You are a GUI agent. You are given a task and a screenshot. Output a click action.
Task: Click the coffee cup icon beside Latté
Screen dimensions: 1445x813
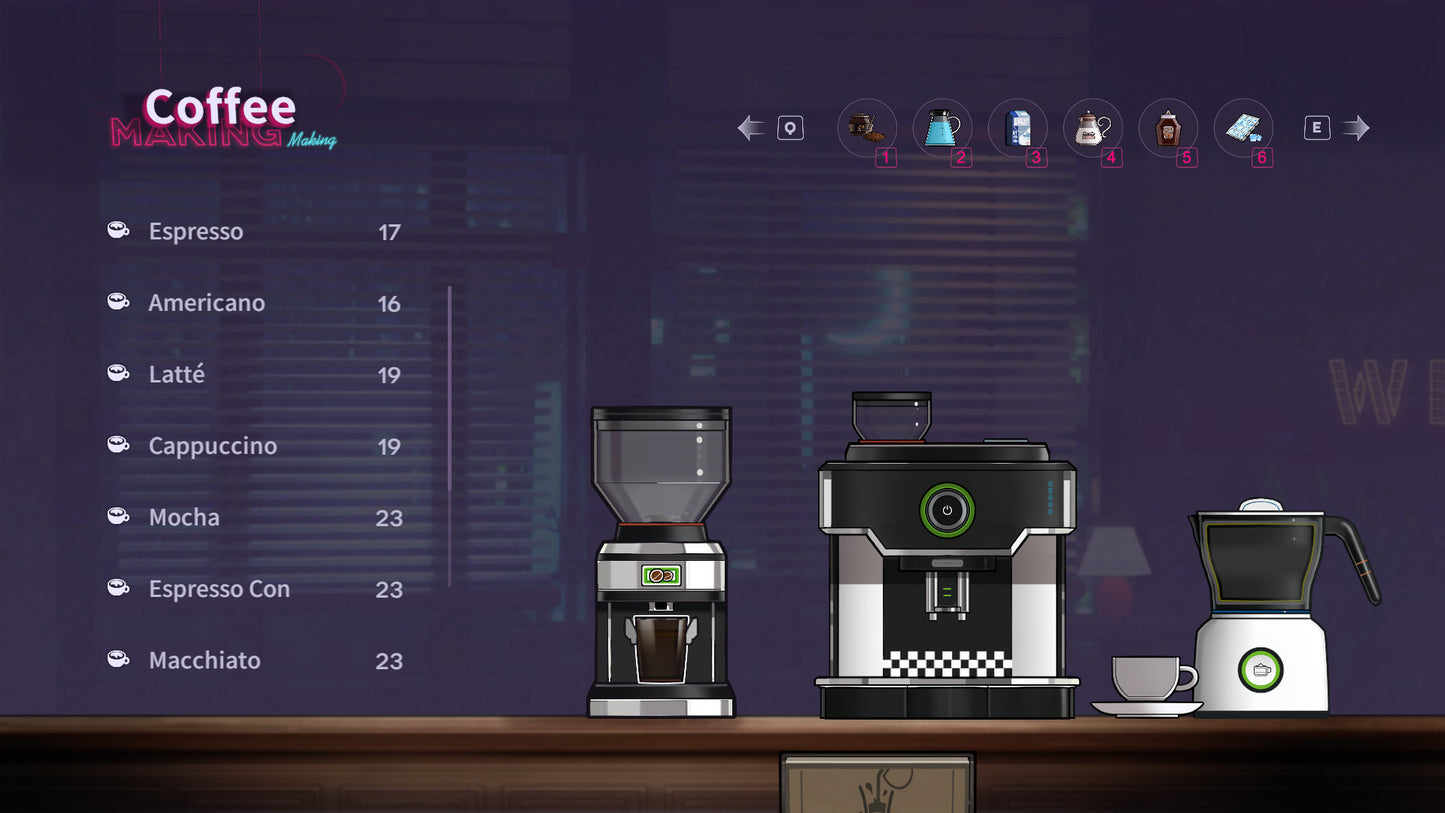[118, 372]
